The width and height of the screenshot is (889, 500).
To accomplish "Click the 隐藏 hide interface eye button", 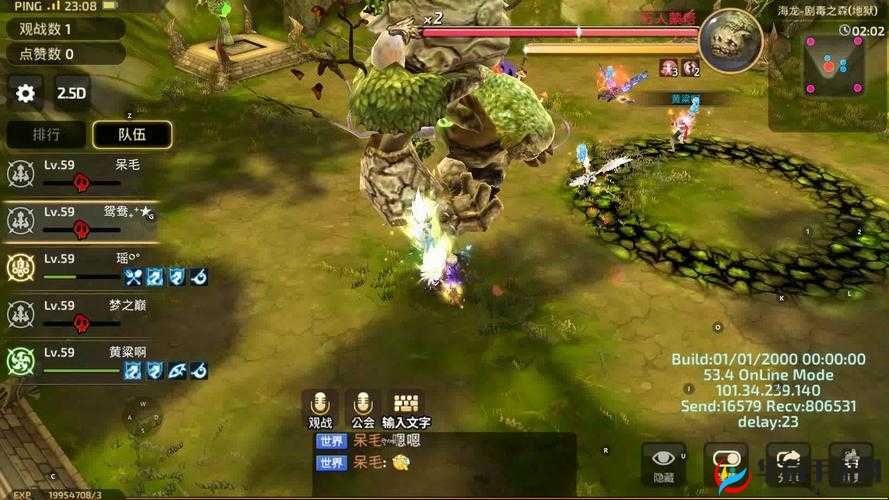I will click(663, 463).
